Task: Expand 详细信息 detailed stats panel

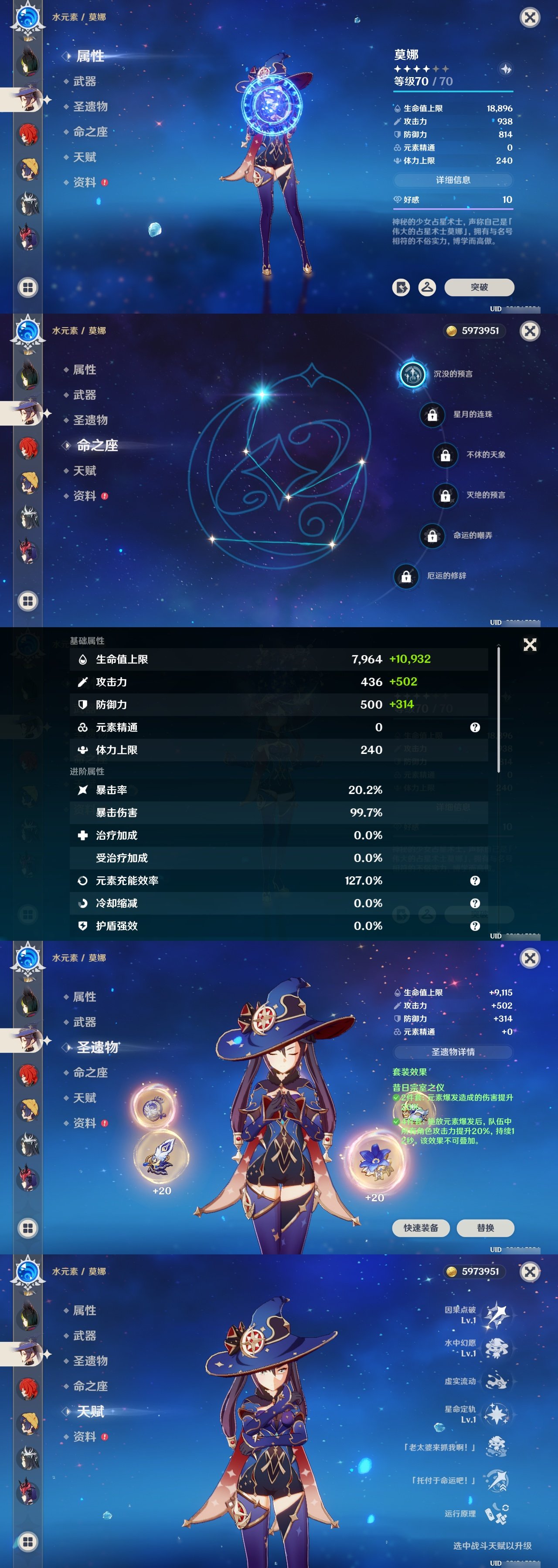Action: pyautogui.click(x=454, y=180)
